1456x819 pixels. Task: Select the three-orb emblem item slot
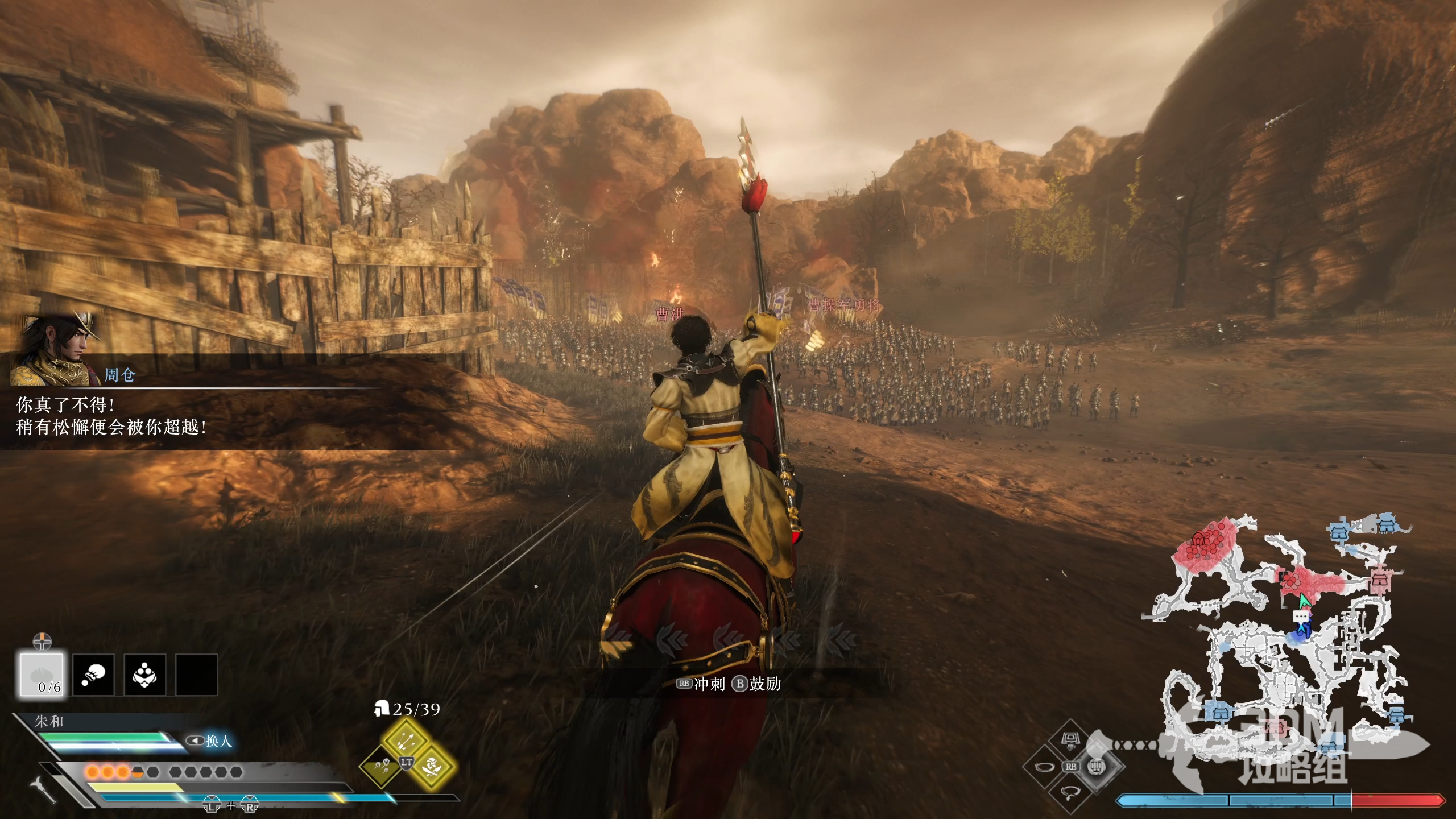(144, 675)
